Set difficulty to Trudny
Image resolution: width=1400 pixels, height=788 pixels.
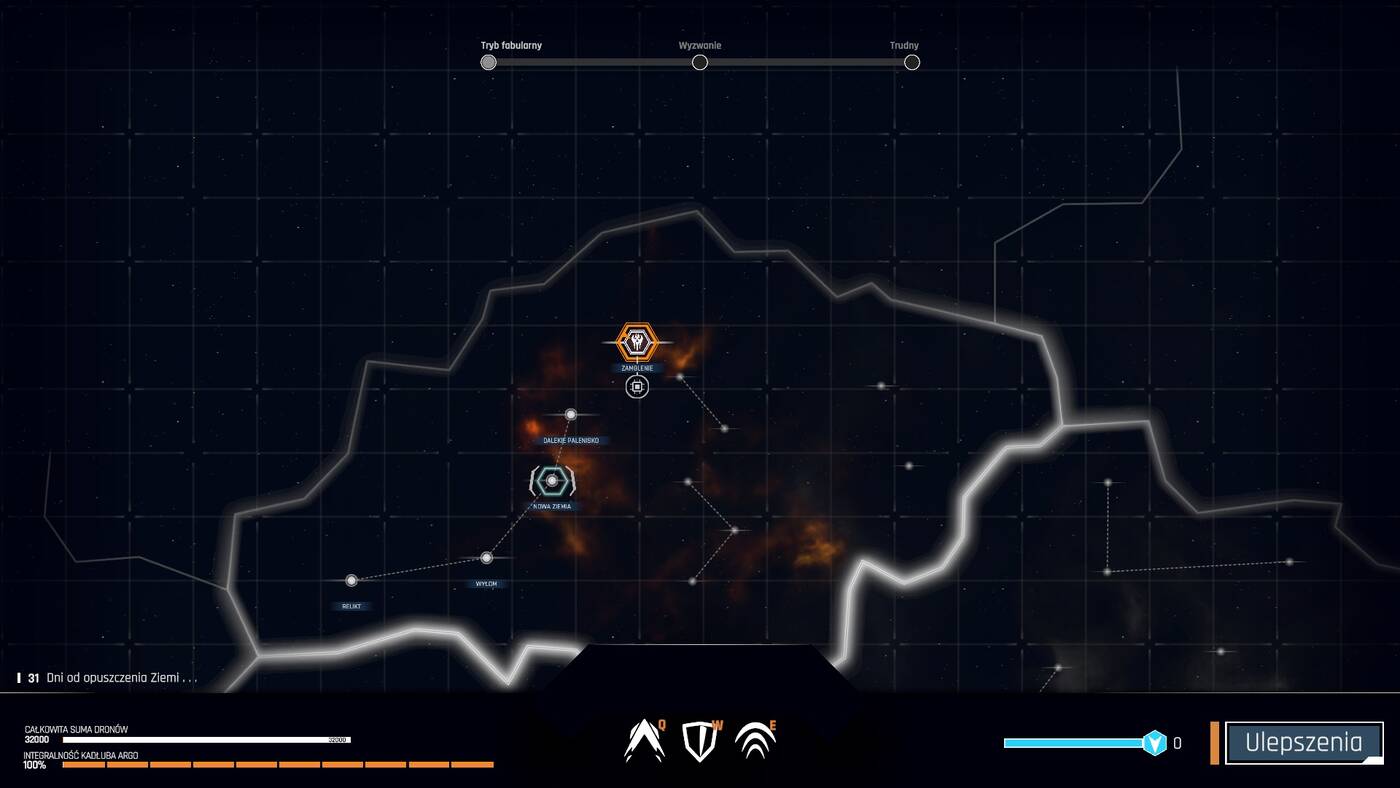[911, 61]
